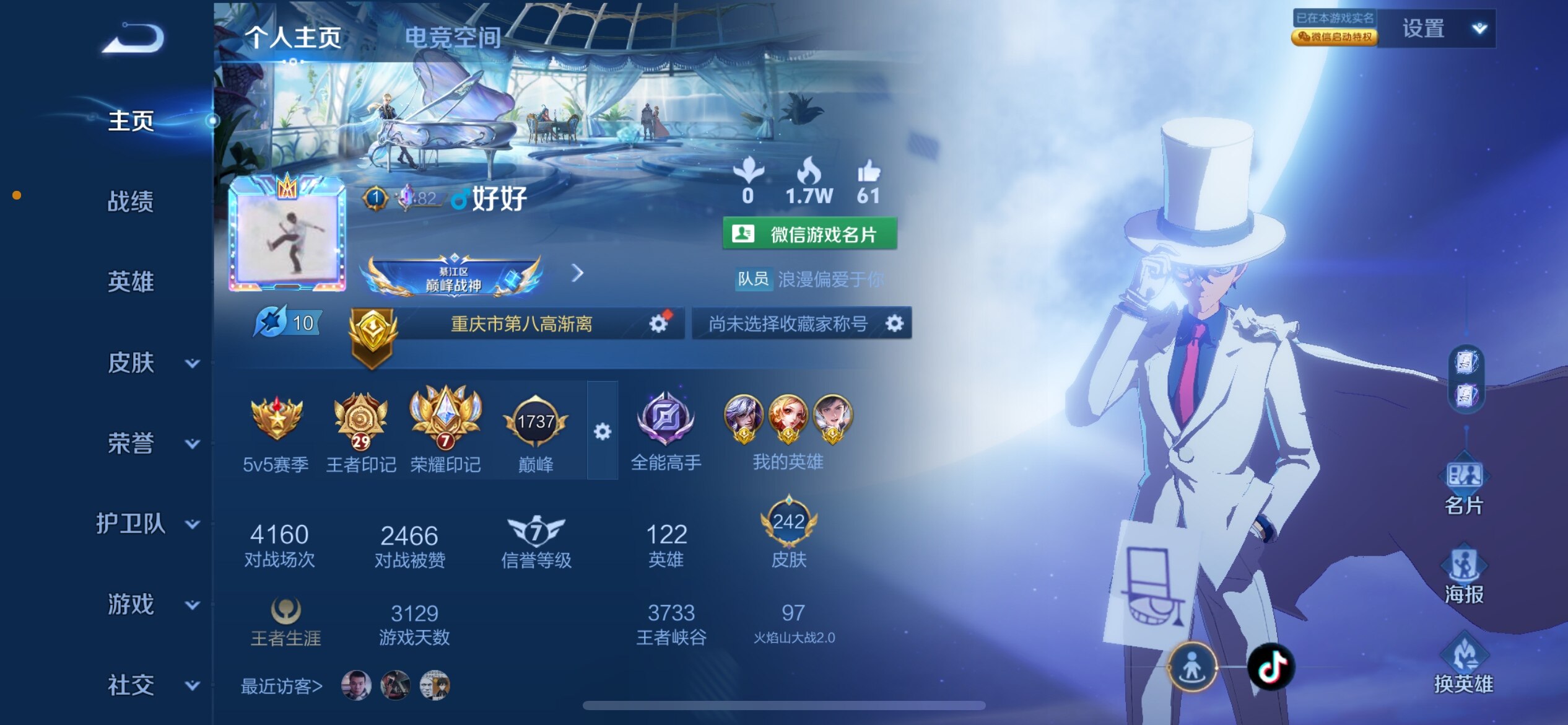Screen dimensions: 1568x725
Task: Open the 社交 side menu
Action: [x=152, y=685]
